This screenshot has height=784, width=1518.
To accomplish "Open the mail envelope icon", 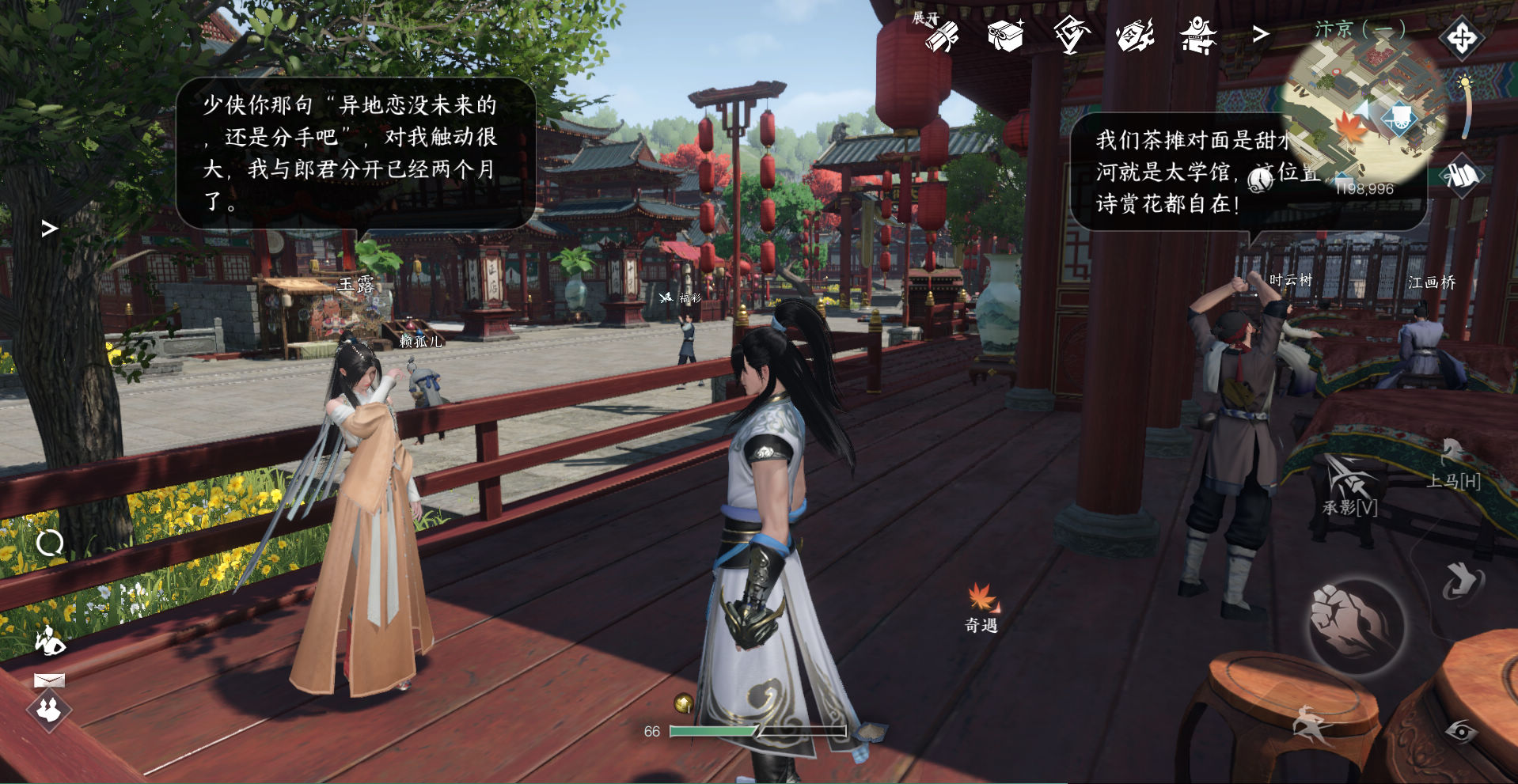I will pos(49,680).
